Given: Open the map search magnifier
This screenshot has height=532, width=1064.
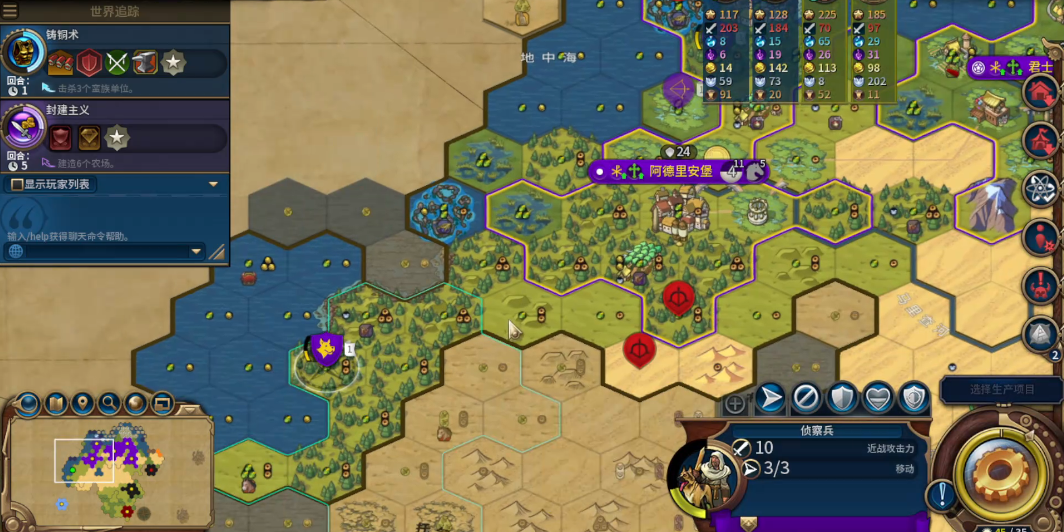Looking at the screenshot, I should click(109, 404).
